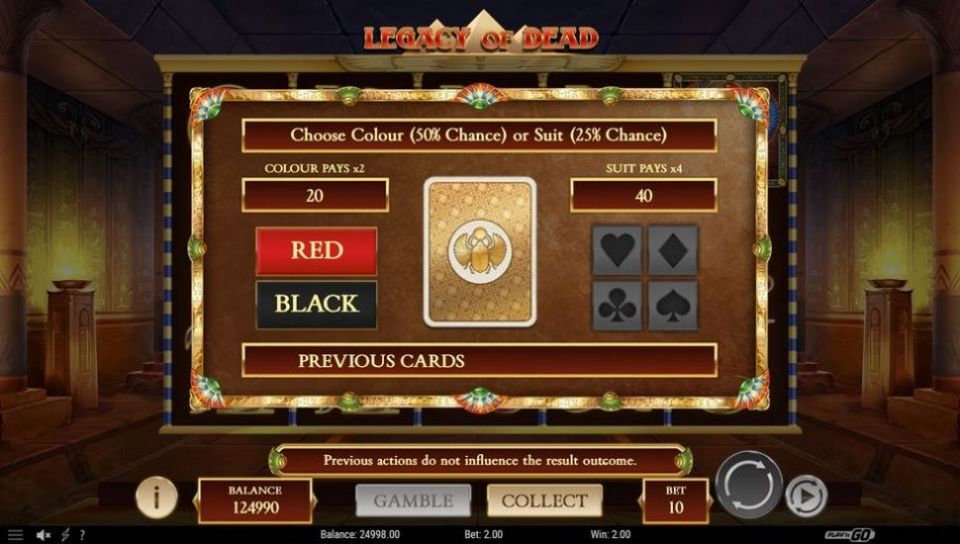Pick the spades suit
Screen dimensions: 960x544
(x=673, y=305)
